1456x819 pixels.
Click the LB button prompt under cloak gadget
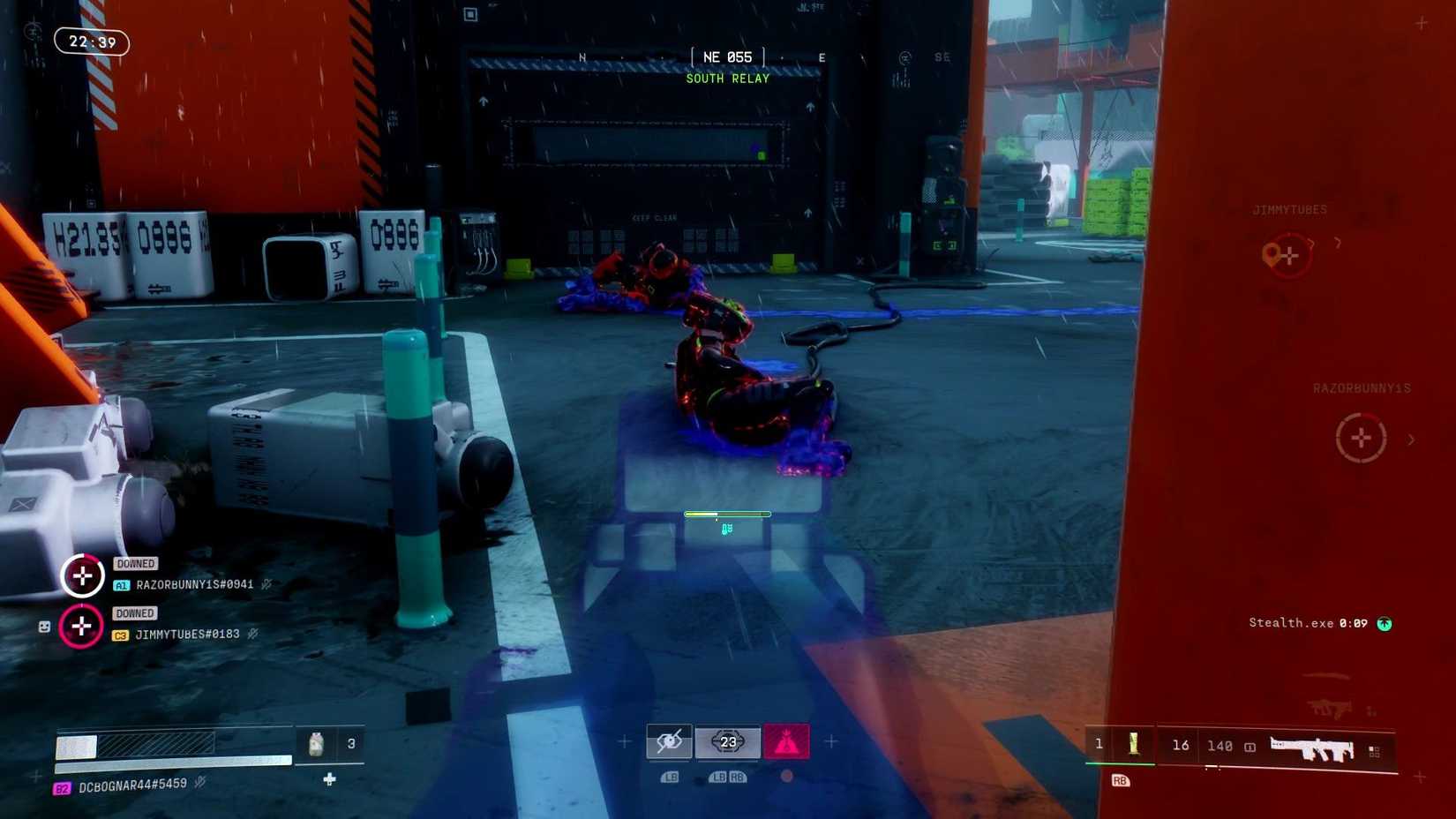[x=670, y=777]
